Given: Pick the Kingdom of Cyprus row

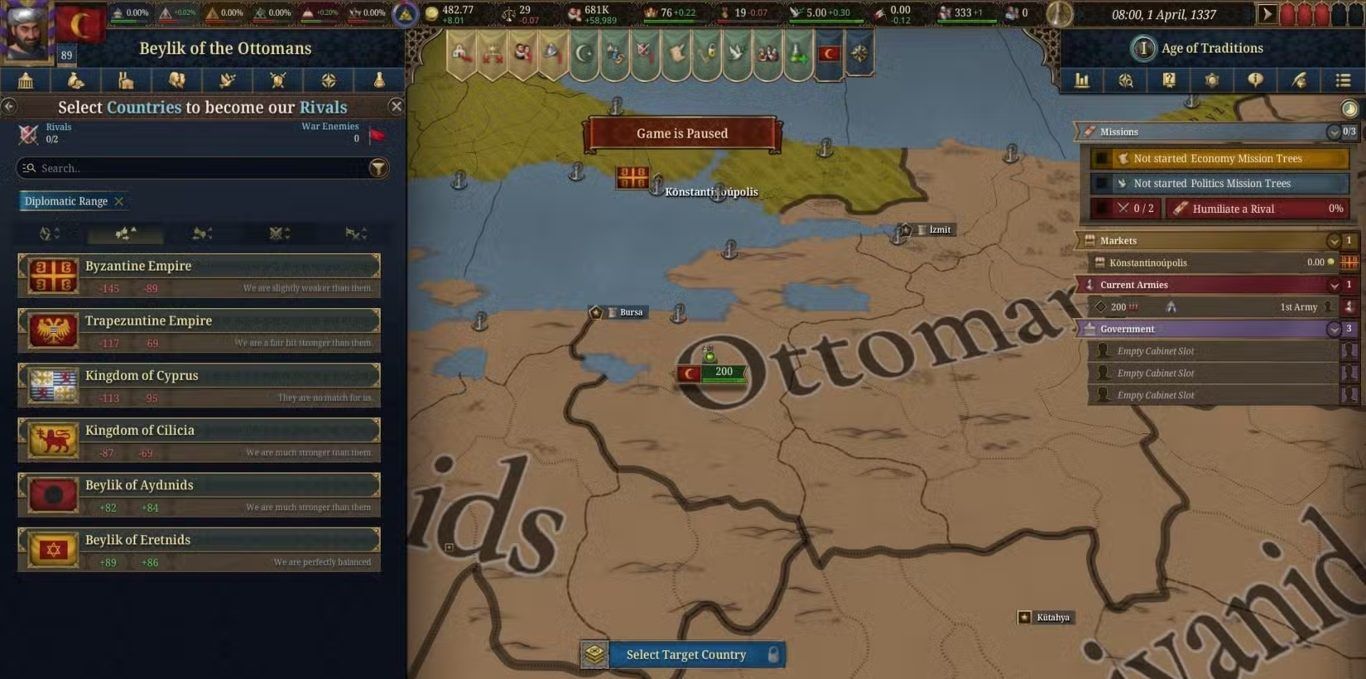Looking at the screenshot, I should [x=199, y=385].
